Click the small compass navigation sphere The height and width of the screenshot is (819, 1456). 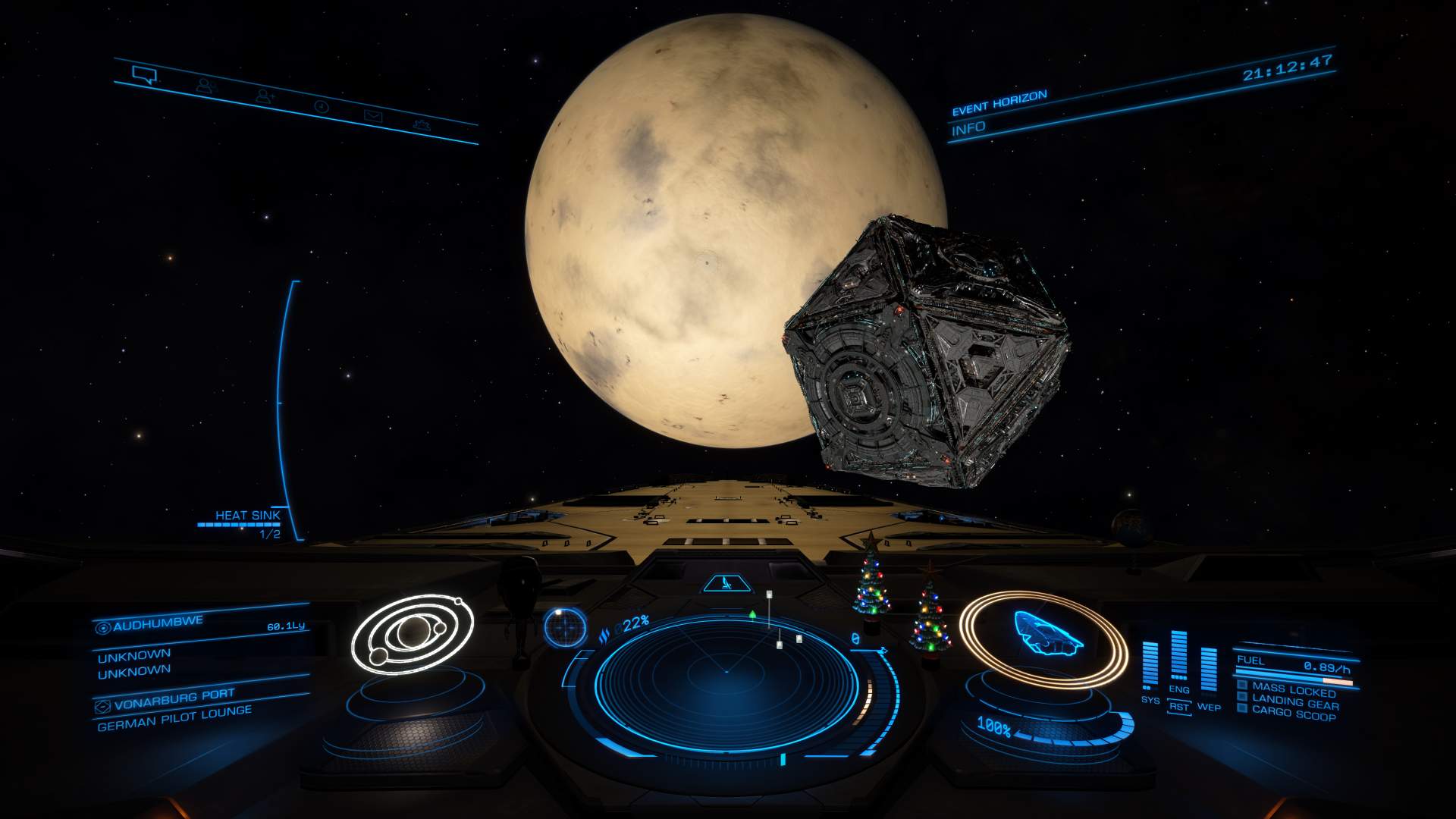[x=565, y=628]
